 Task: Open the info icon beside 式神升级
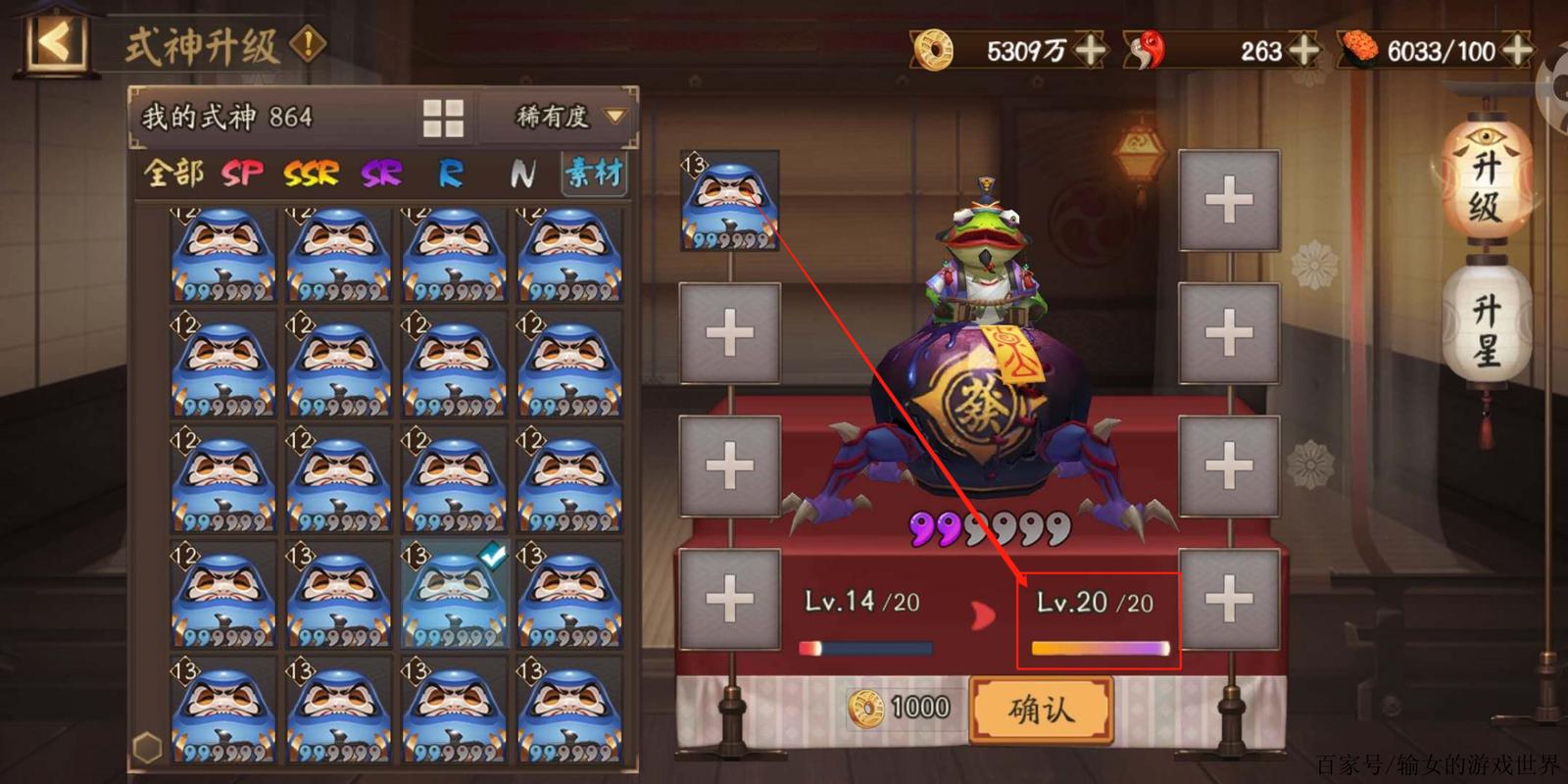point(309,44)
